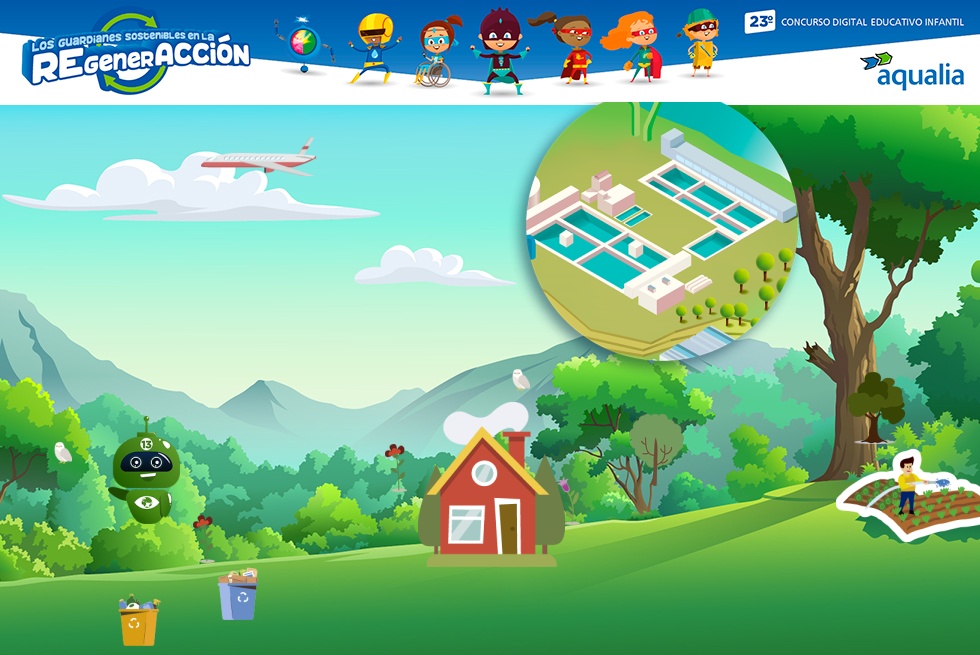Select the white-outlined farmer garden plot

pos(912,499)
